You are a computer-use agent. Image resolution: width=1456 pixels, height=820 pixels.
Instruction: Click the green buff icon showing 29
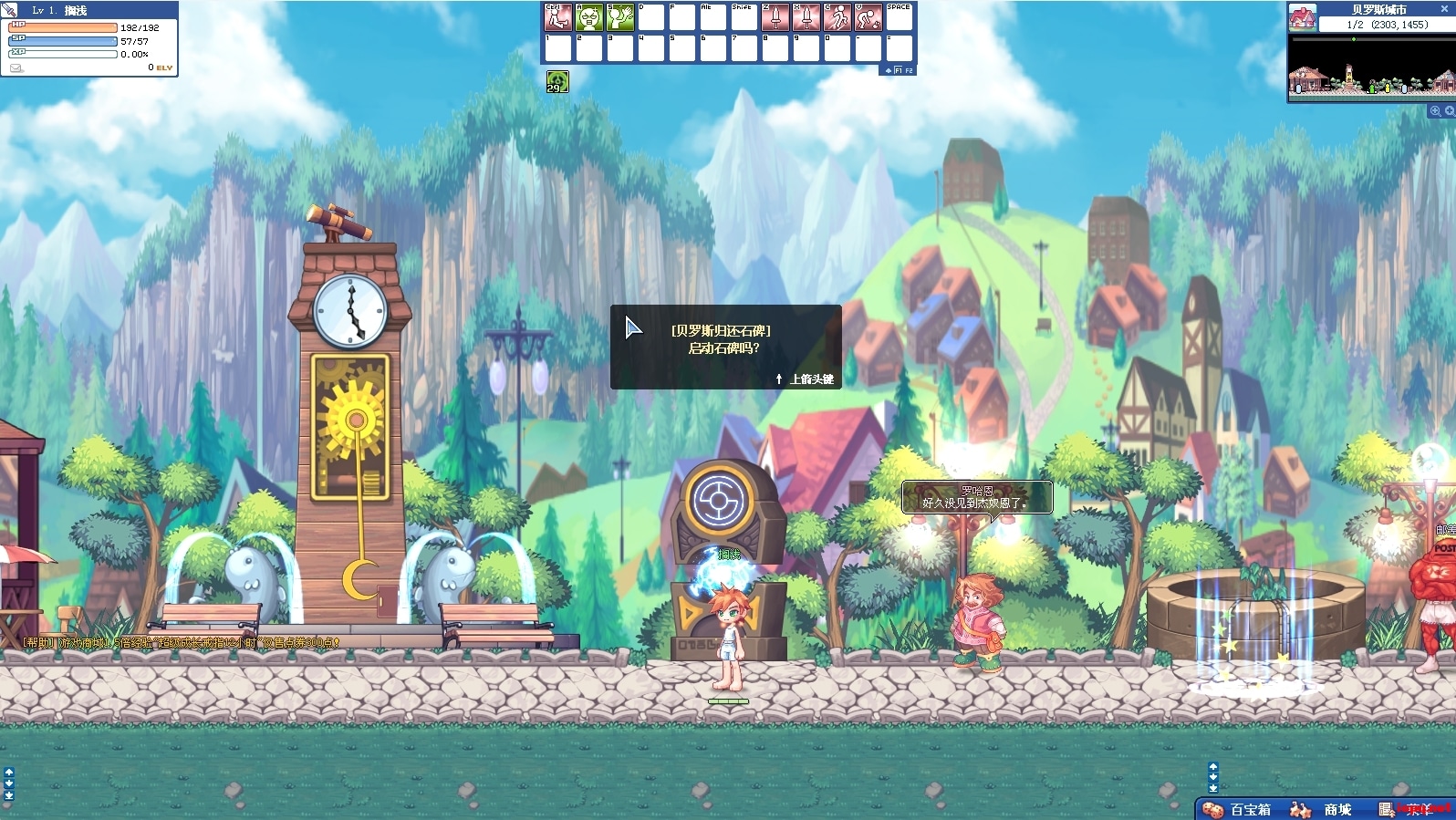point(557,82)
